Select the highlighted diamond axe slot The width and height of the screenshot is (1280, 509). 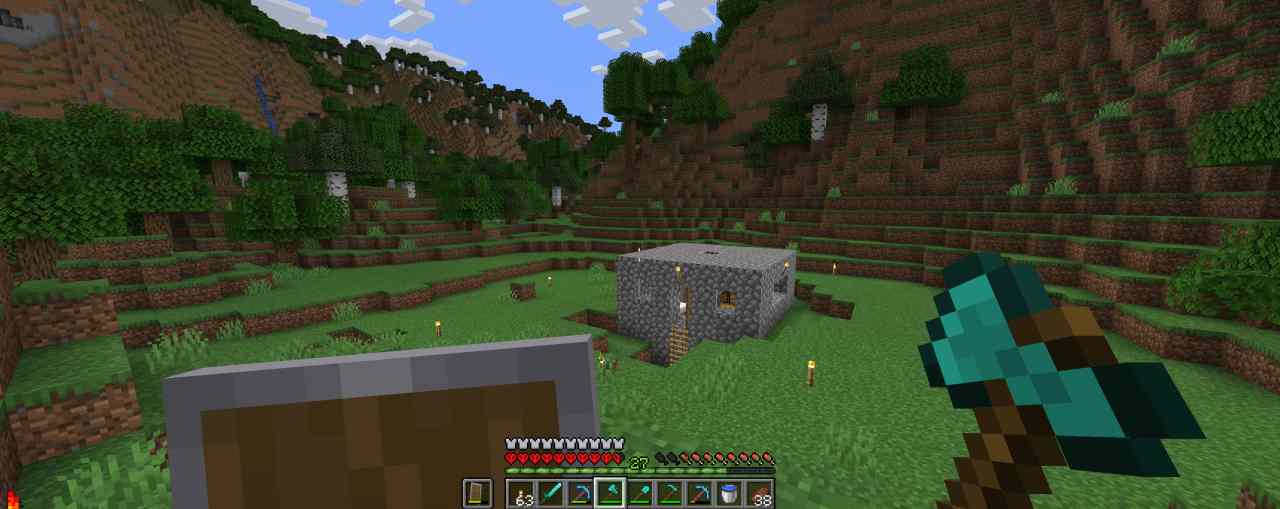[610, 493]
